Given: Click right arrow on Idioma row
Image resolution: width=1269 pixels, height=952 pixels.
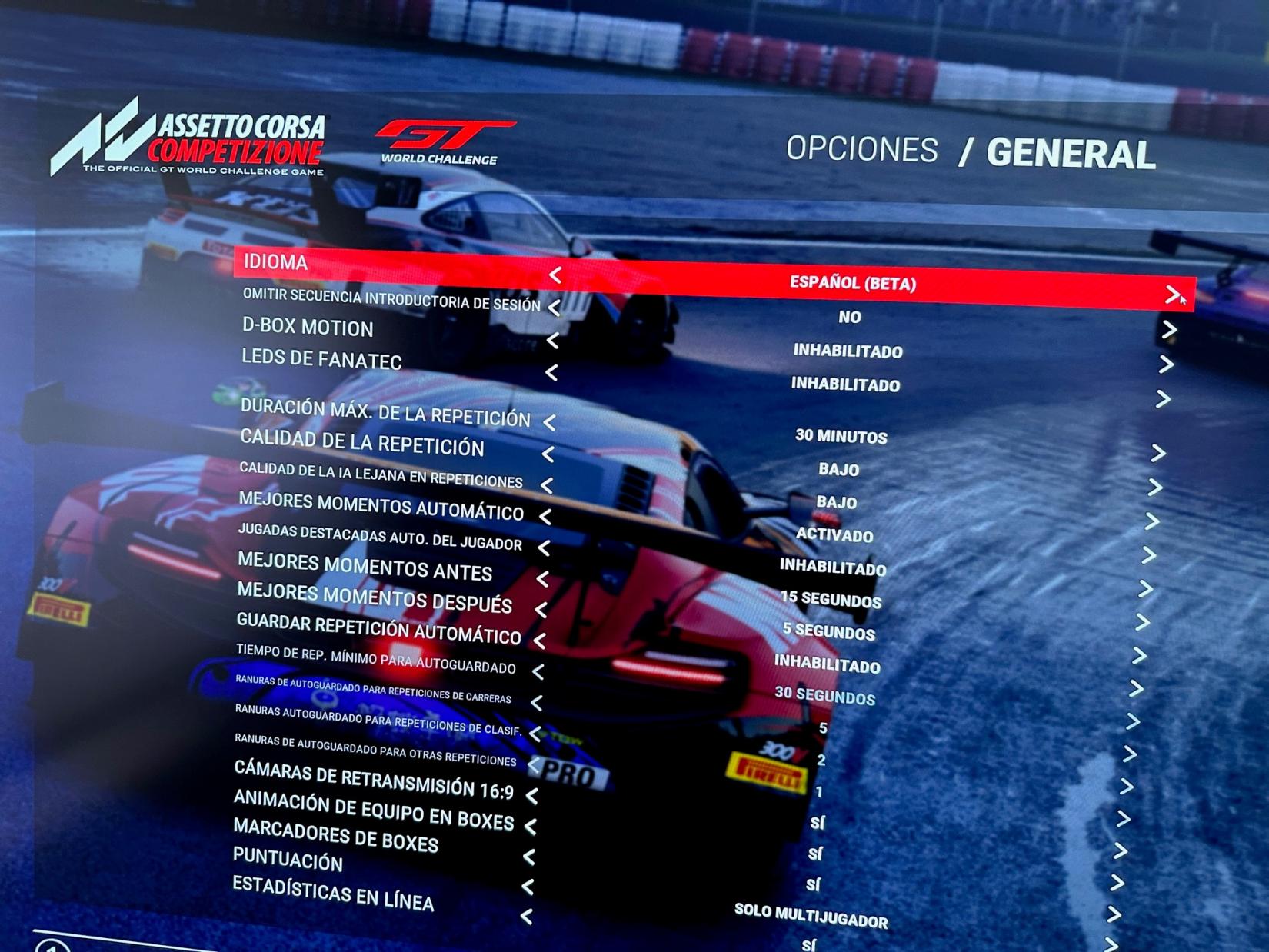Looking at the screenshot, I should coord(1172,295).
